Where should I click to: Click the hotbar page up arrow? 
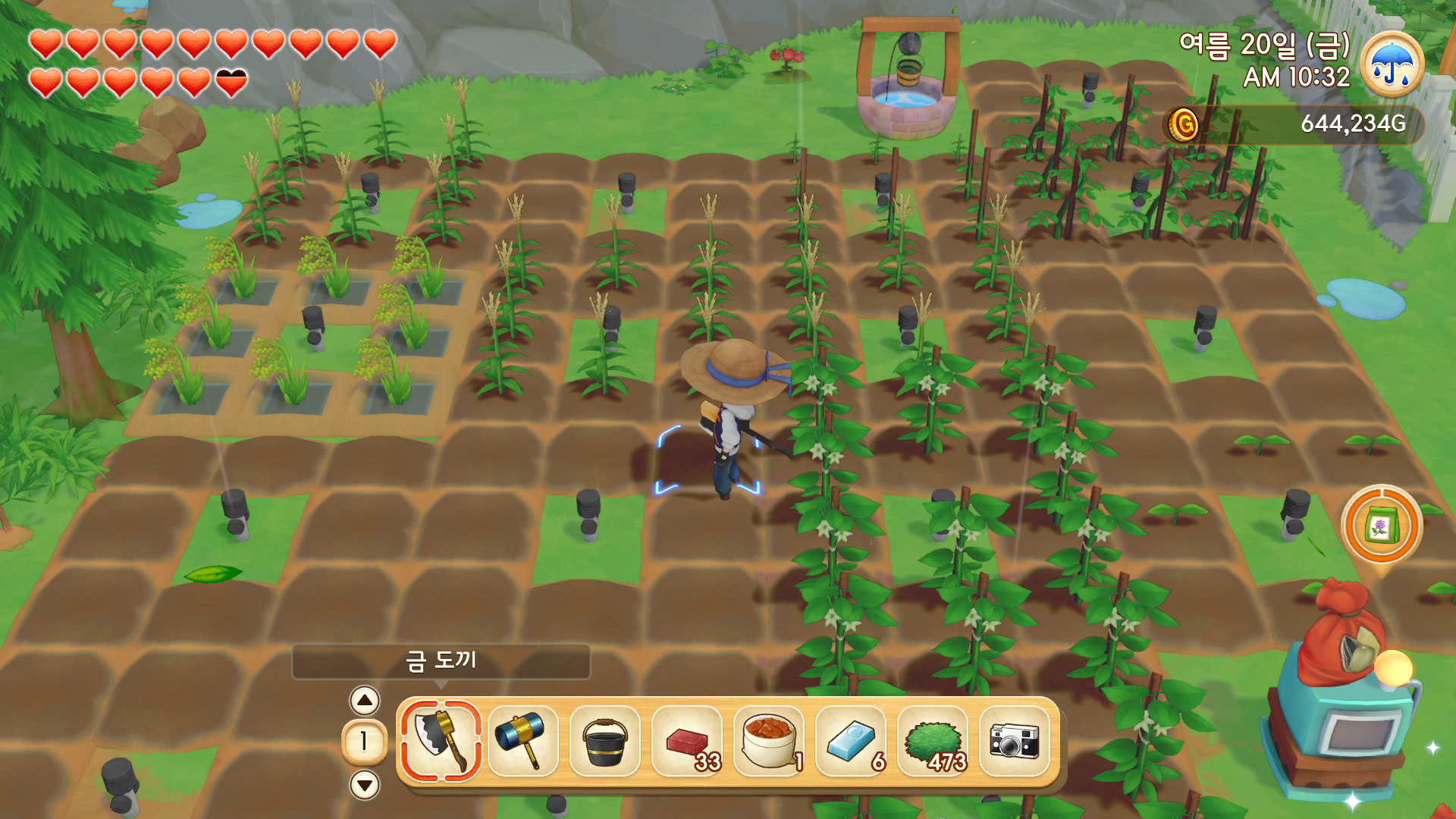(365, 701)
